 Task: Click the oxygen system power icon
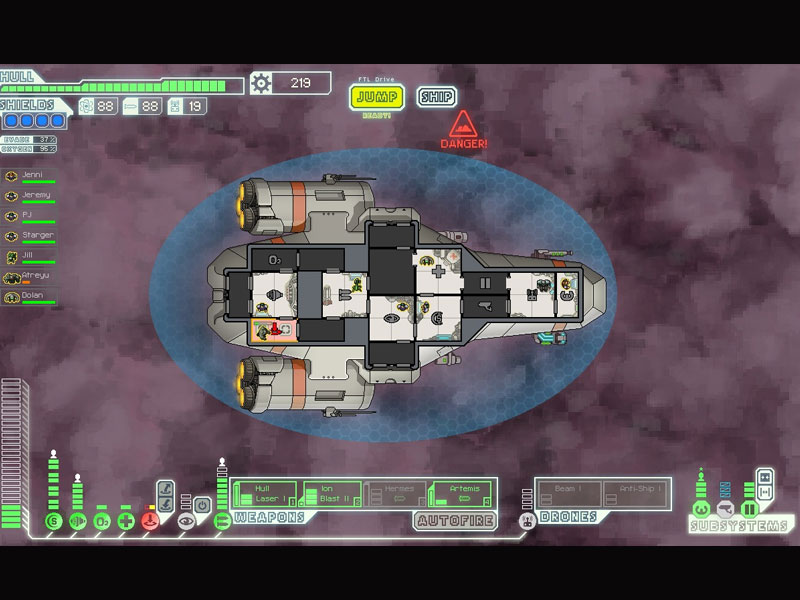point(101,520)
